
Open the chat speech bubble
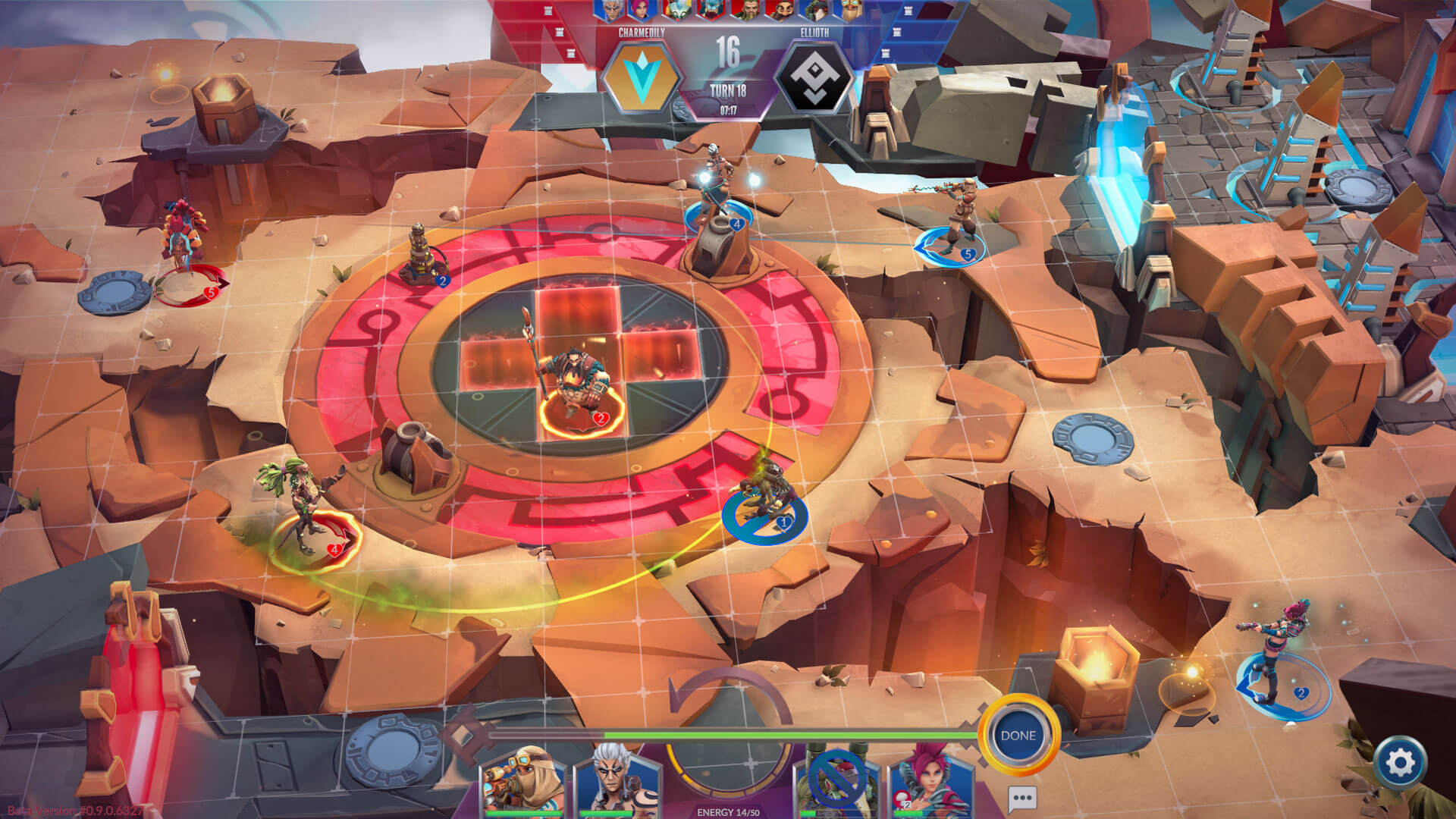click(1022, 799)
